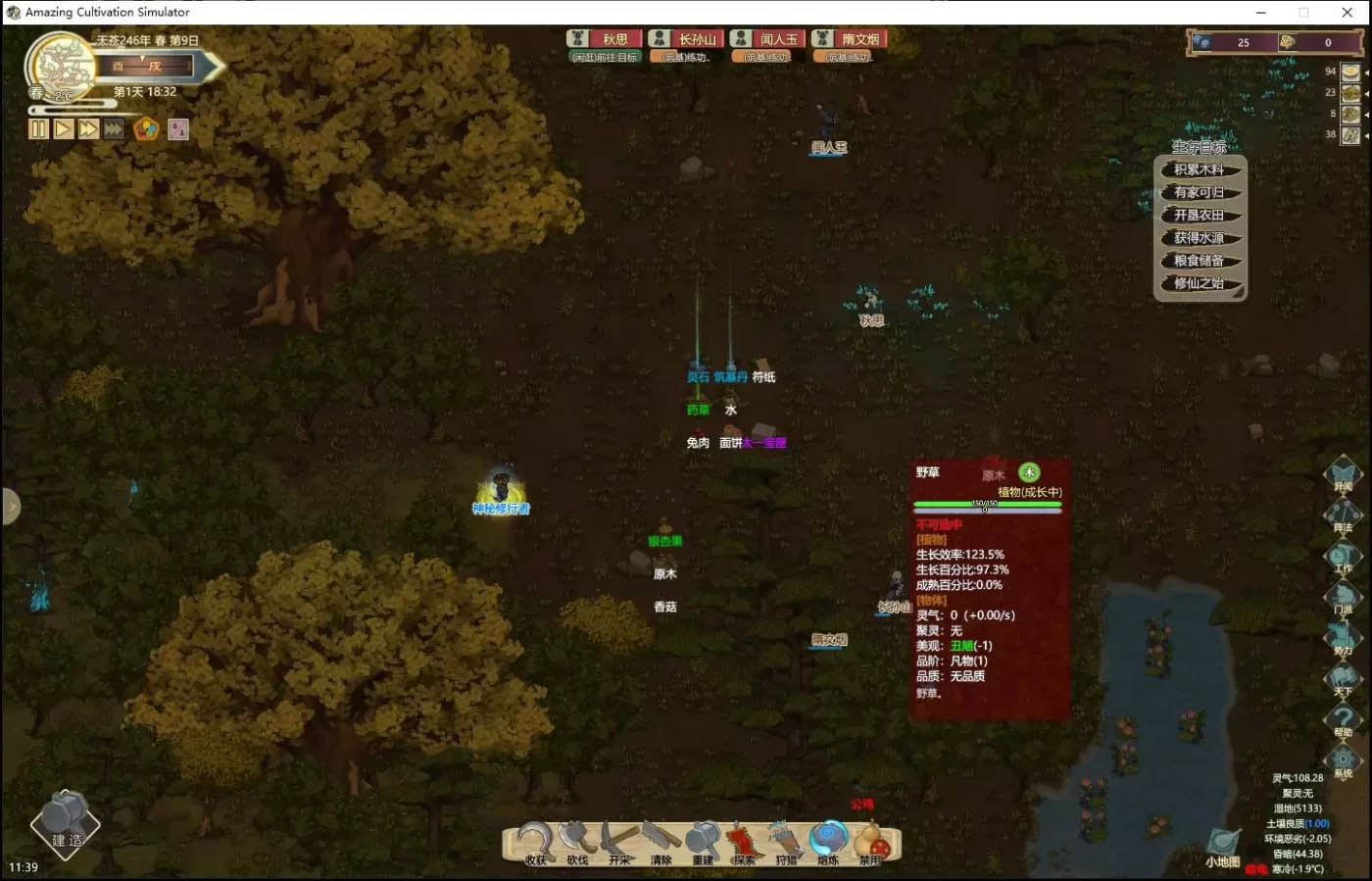Image resolution: width=1372 pixels, height=881 pixels.
Task: Toggle the 小地图 minimap button
Action: click(x=1222, y=847)
